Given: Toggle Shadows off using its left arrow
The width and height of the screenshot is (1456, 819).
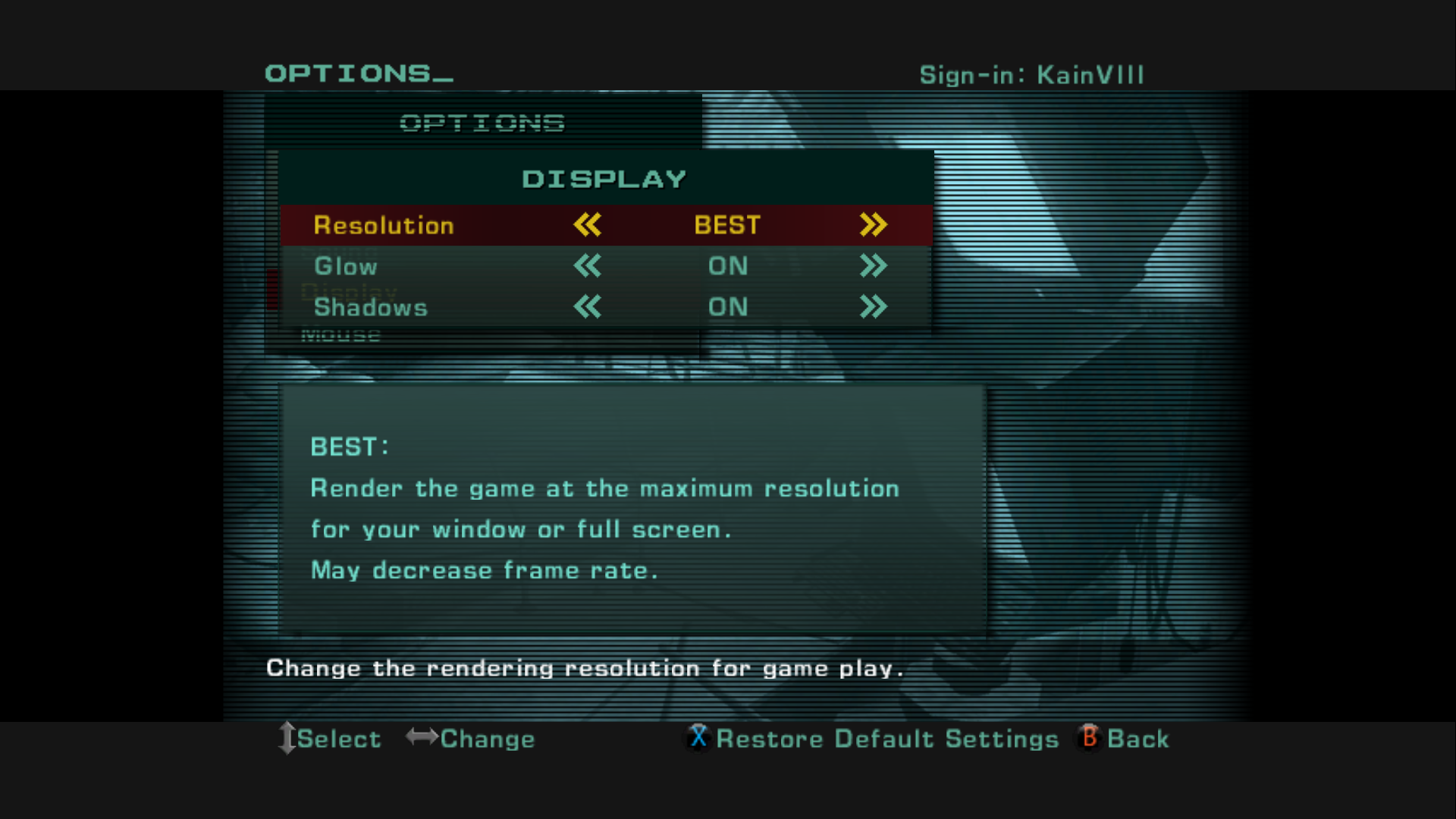Looking at the screenshot, I should [x=588, y=307].
